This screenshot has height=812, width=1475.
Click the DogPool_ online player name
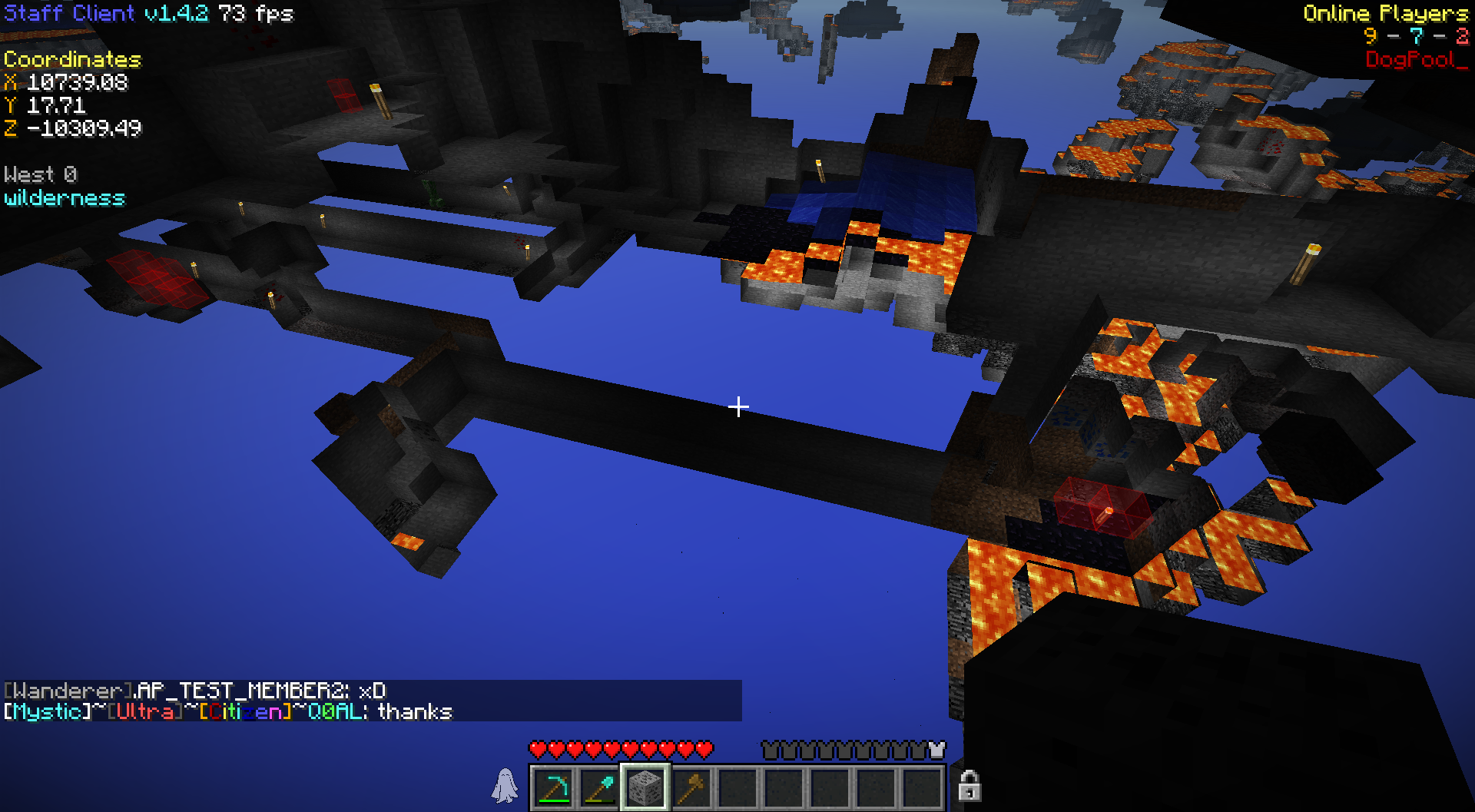tap(1416, 60)
